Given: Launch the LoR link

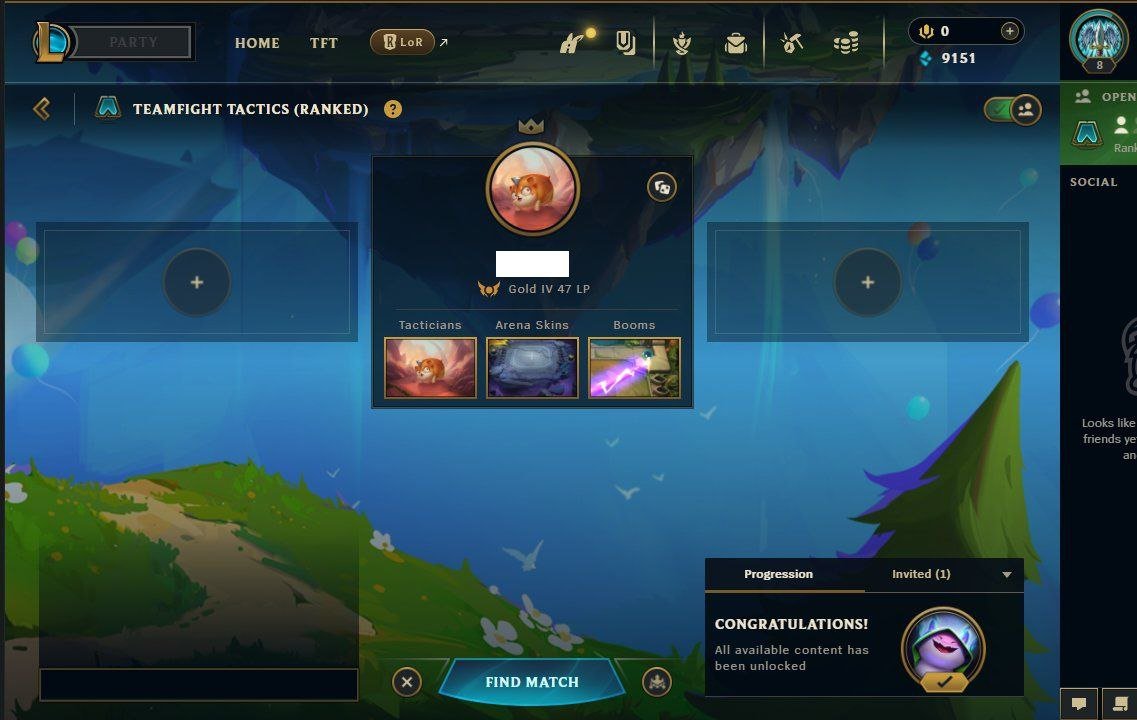Looking at the screenshot, I should tap(404, 42).
